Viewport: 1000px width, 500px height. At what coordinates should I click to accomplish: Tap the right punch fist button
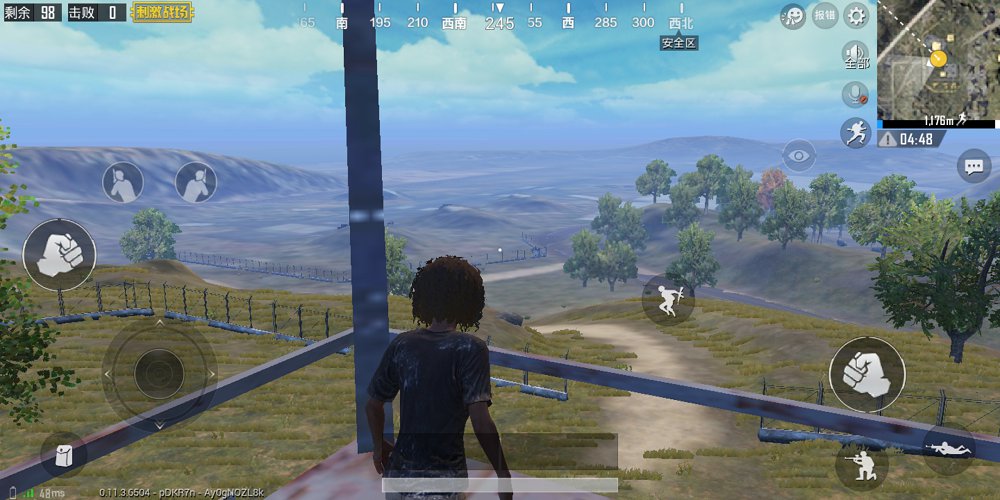(x=867, y=374)
